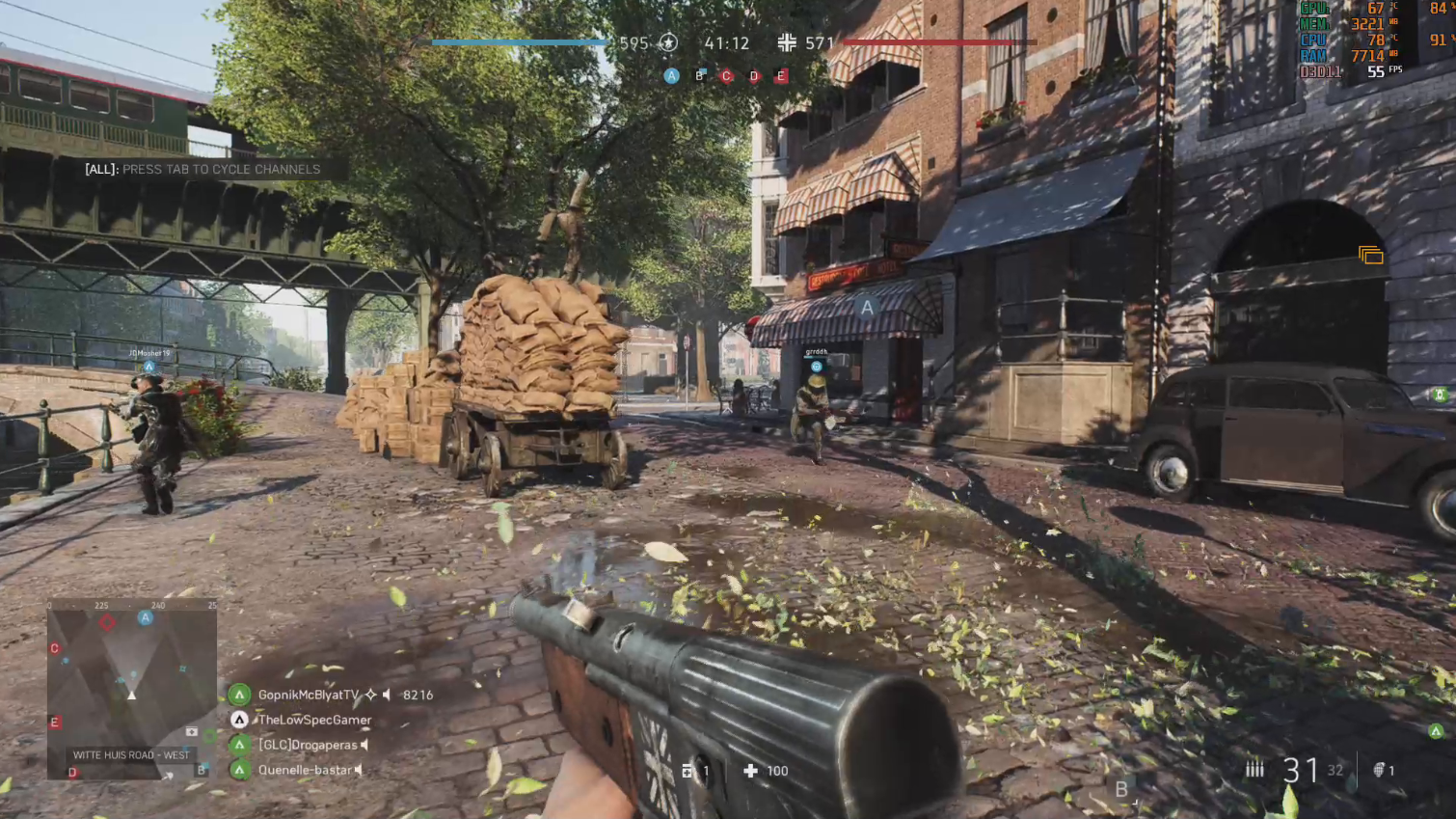Viewport: 1456px width, 819px height.
Task: Select the medical pouch icon
Action: [750, 771]
